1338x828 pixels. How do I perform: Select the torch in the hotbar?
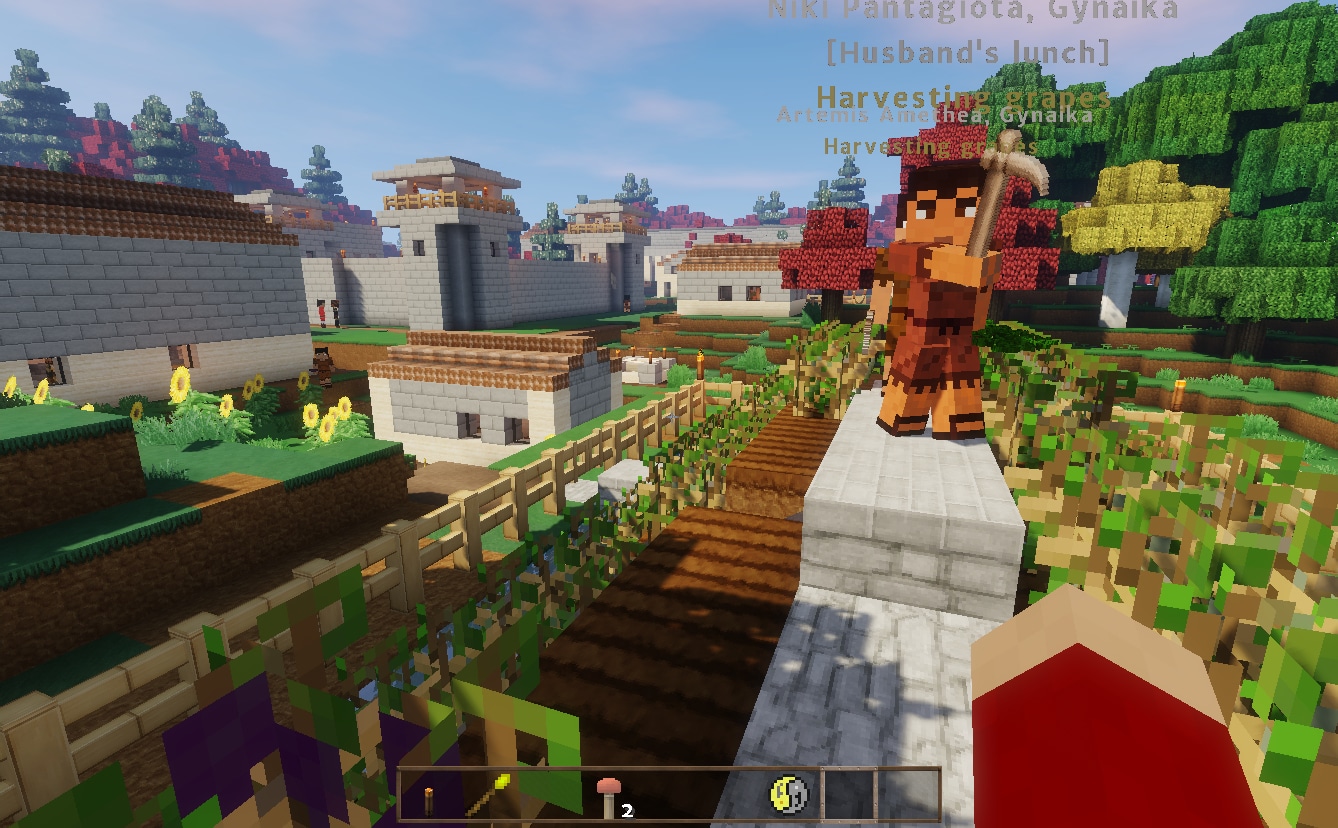pos(429,793)
